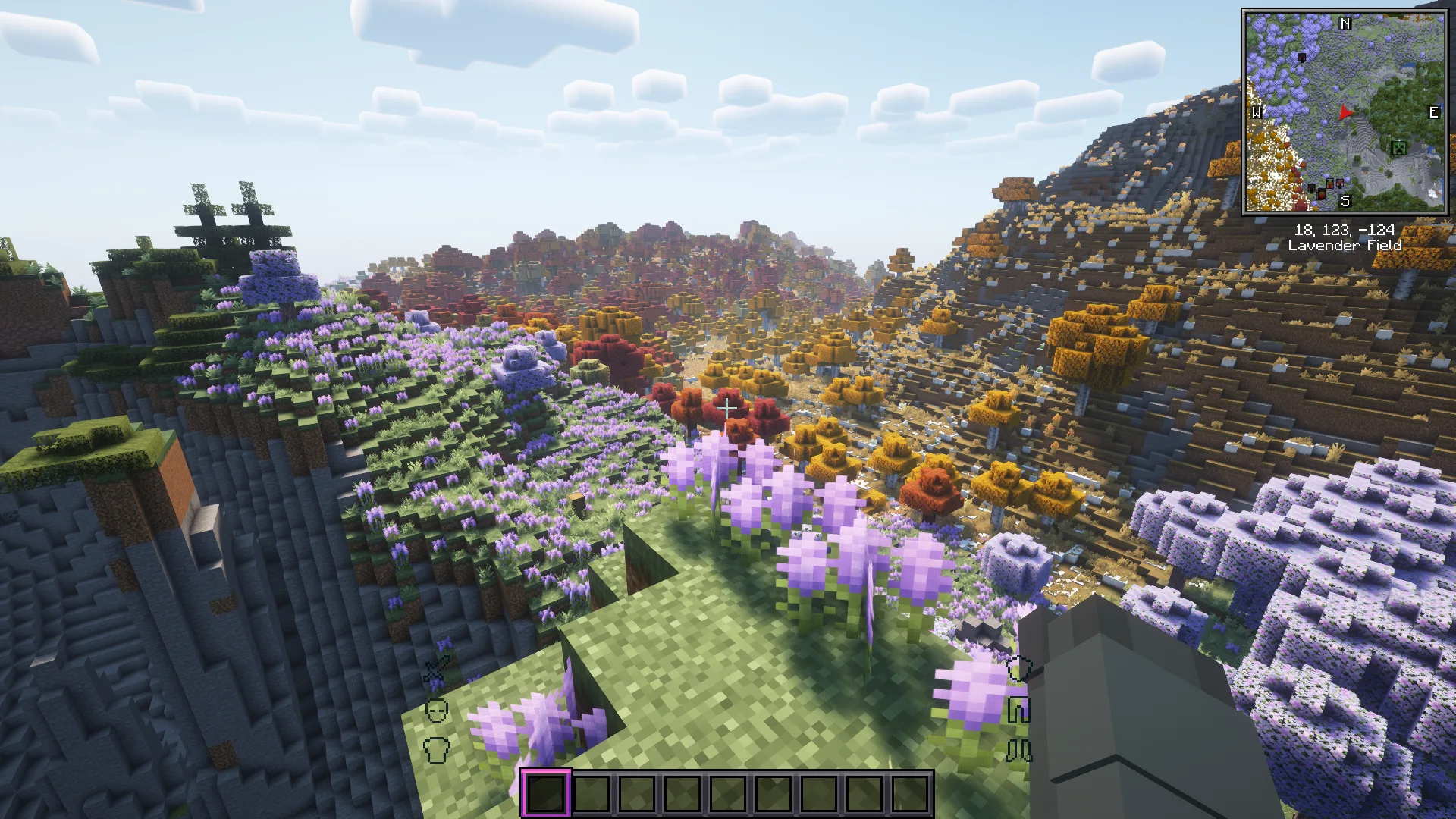
Task: Open the minimap in the corner
Action: click(1345, 111)
